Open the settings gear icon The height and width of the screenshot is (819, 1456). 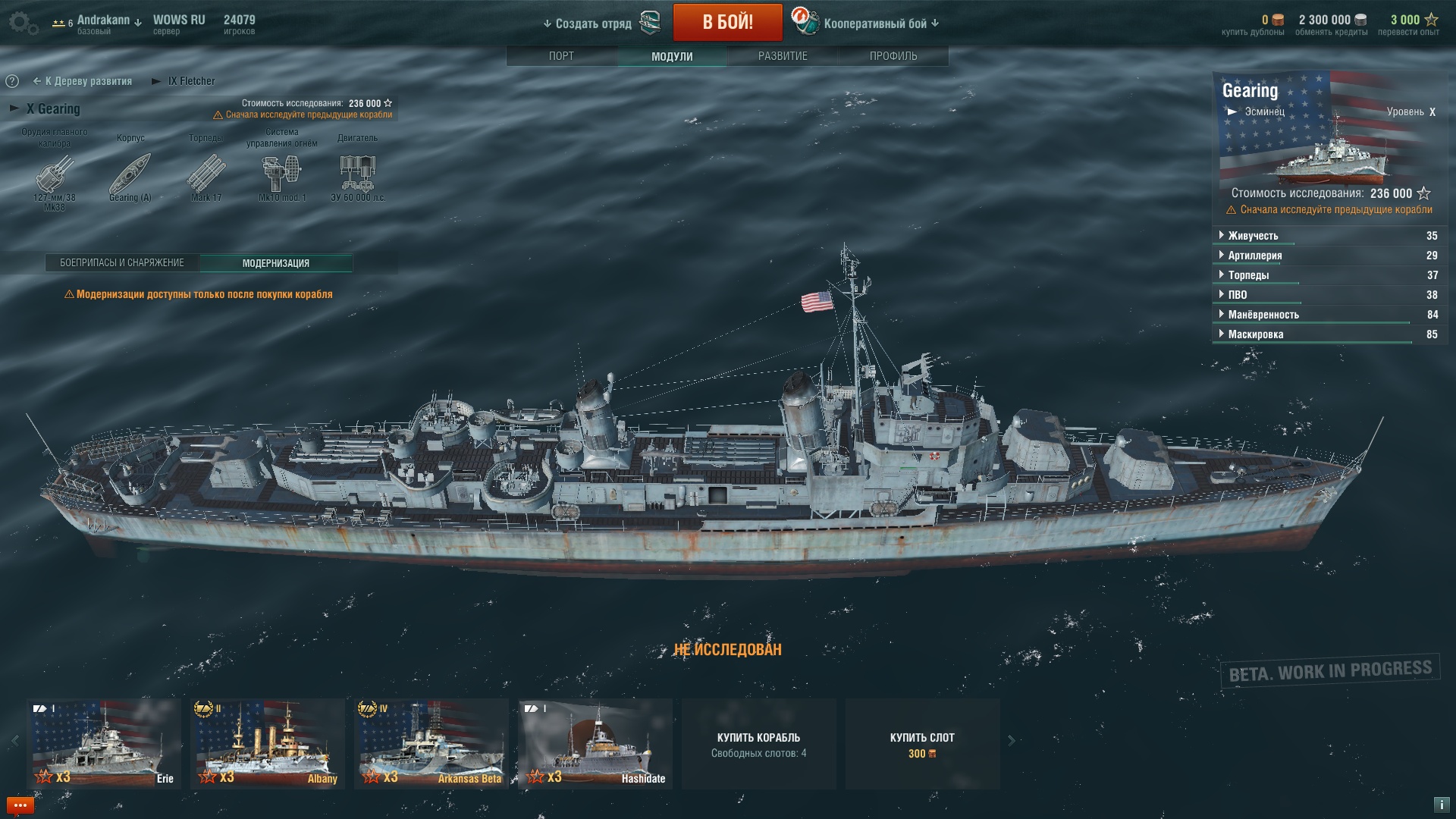tap(23, 23)
